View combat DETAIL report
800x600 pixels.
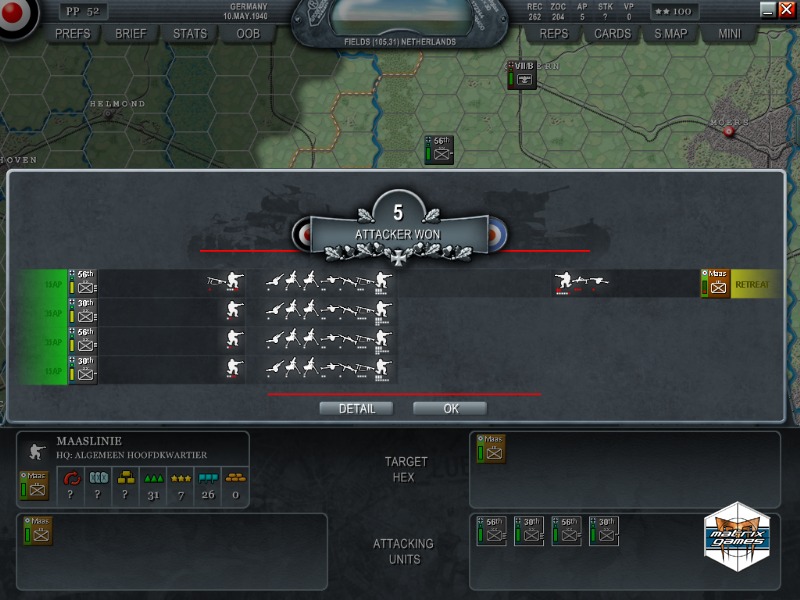pyautogui.click(x=357, y=408)
